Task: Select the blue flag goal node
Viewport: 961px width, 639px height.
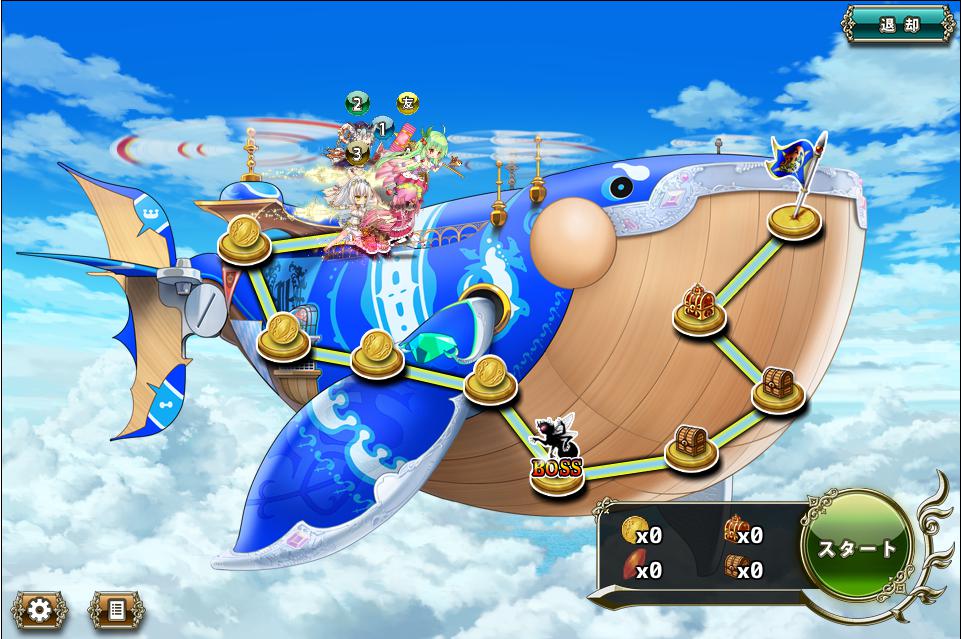Action: click(x=796, y=217)
